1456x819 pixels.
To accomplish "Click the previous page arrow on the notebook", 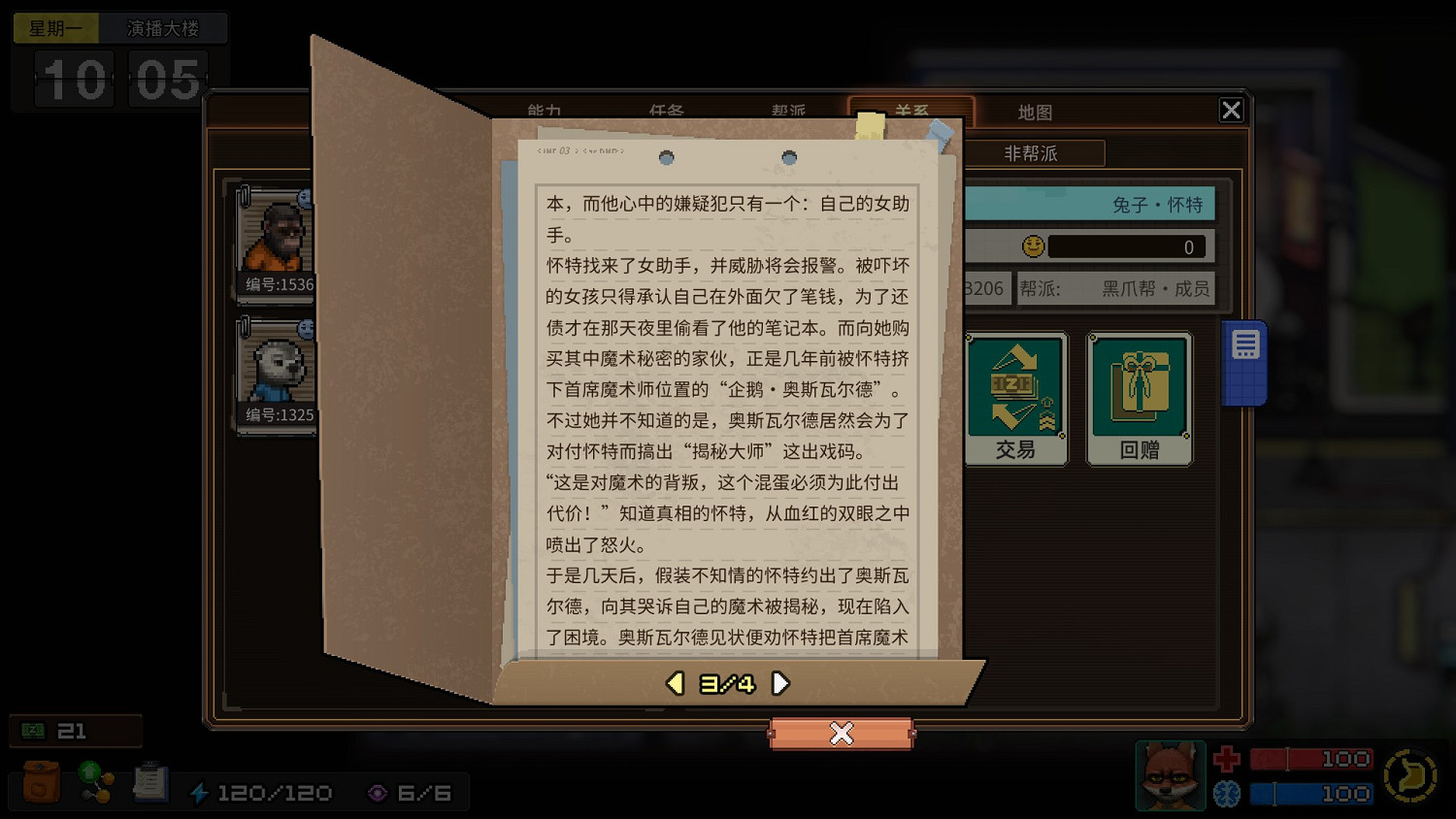I will pos(674,683).
